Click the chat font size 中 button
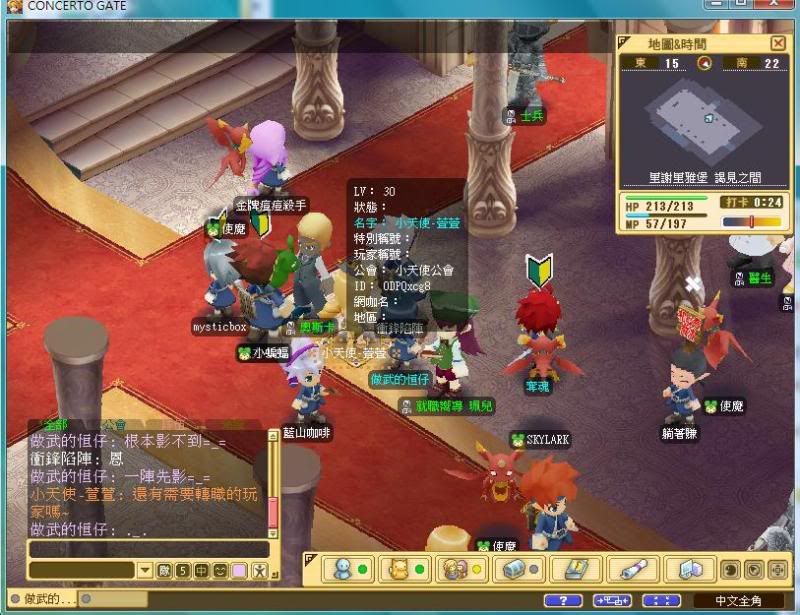 coord(201,571)
